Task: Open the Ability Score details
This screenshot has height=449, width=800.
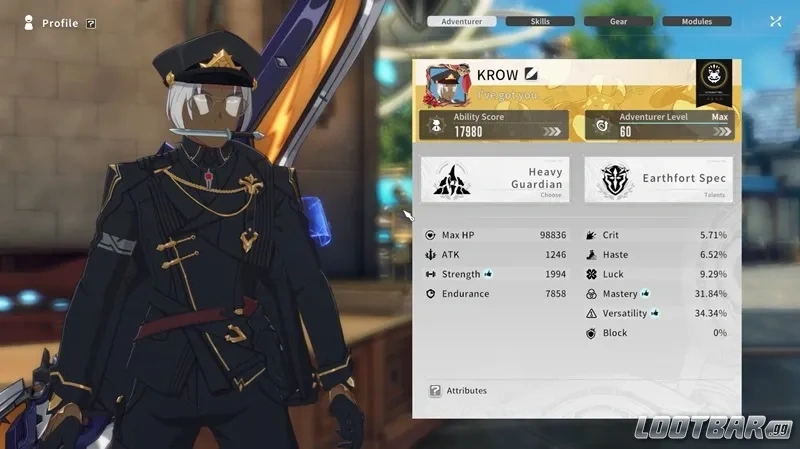Action: (x=495, y=125)
